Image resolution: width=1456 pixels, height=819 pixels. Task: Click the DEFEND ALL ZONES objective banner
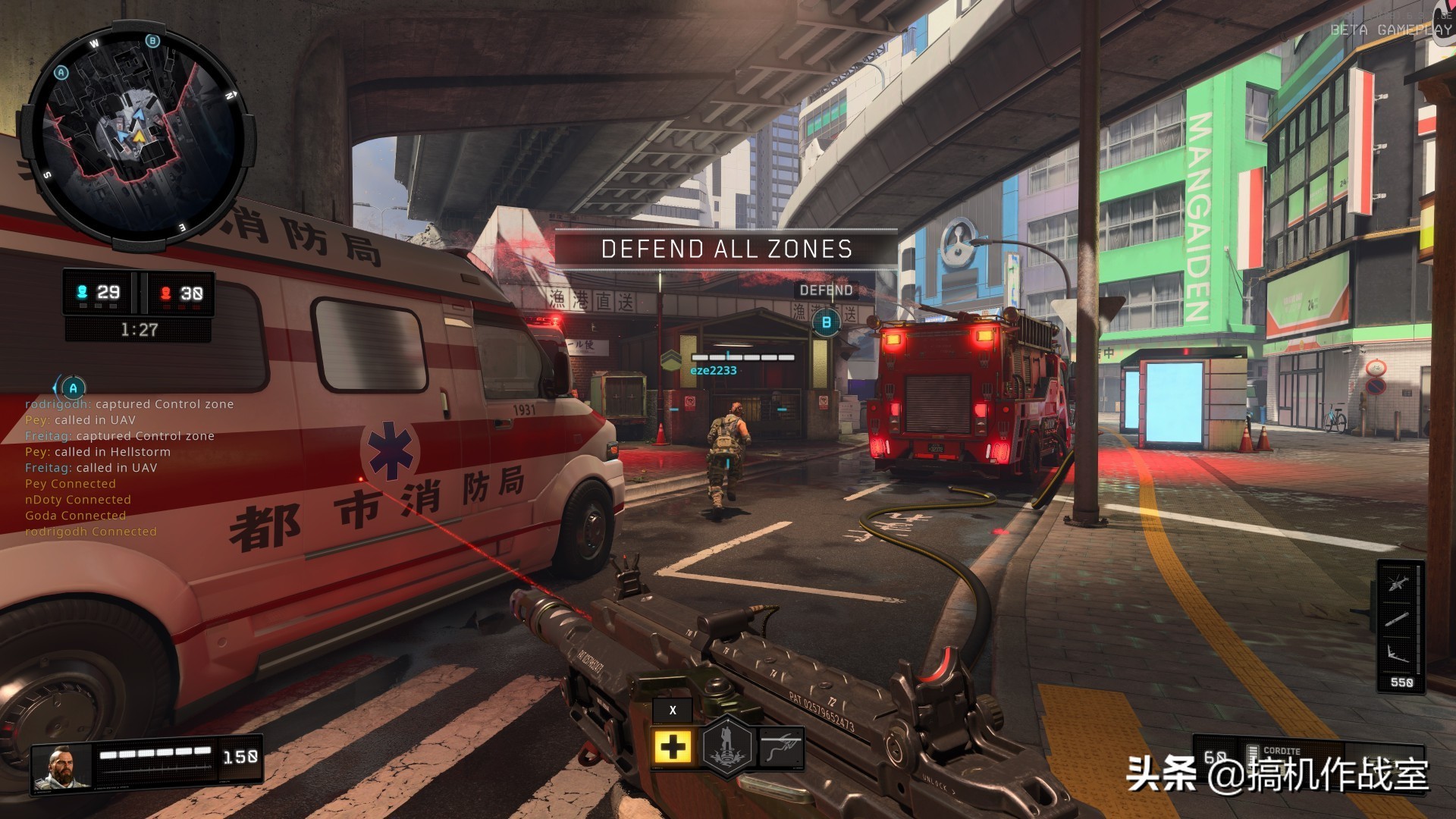click(726, 249)
